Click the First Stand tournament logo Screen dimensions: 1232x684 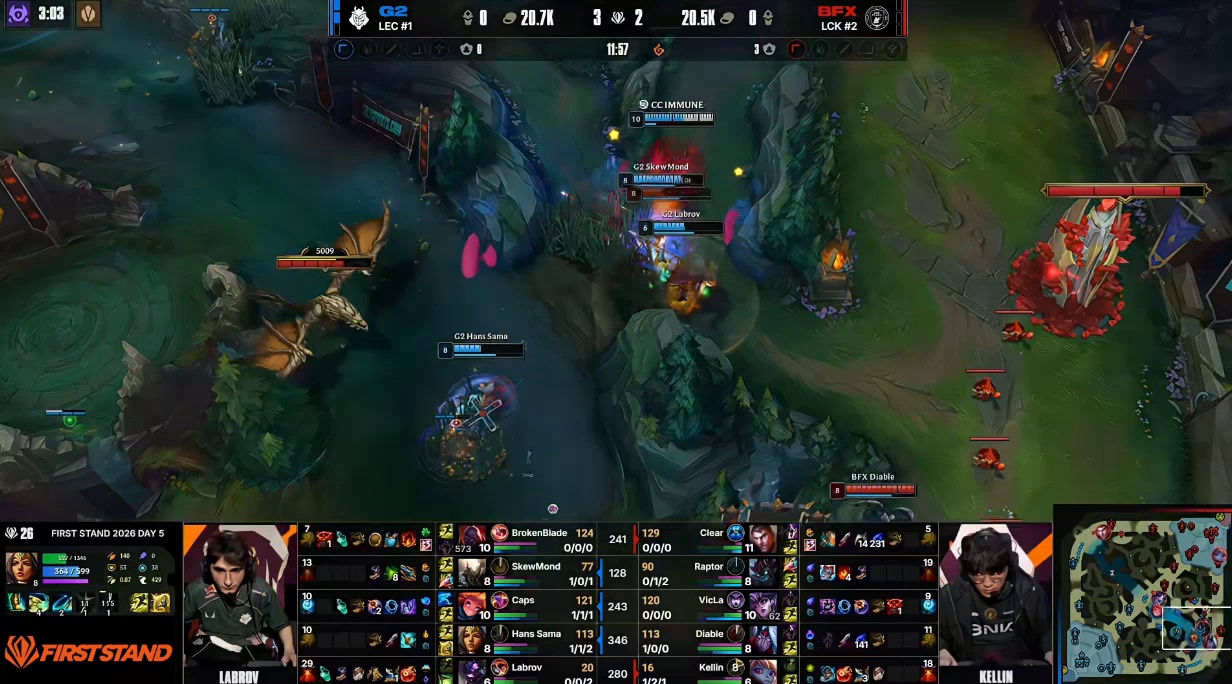click(88, 653)
